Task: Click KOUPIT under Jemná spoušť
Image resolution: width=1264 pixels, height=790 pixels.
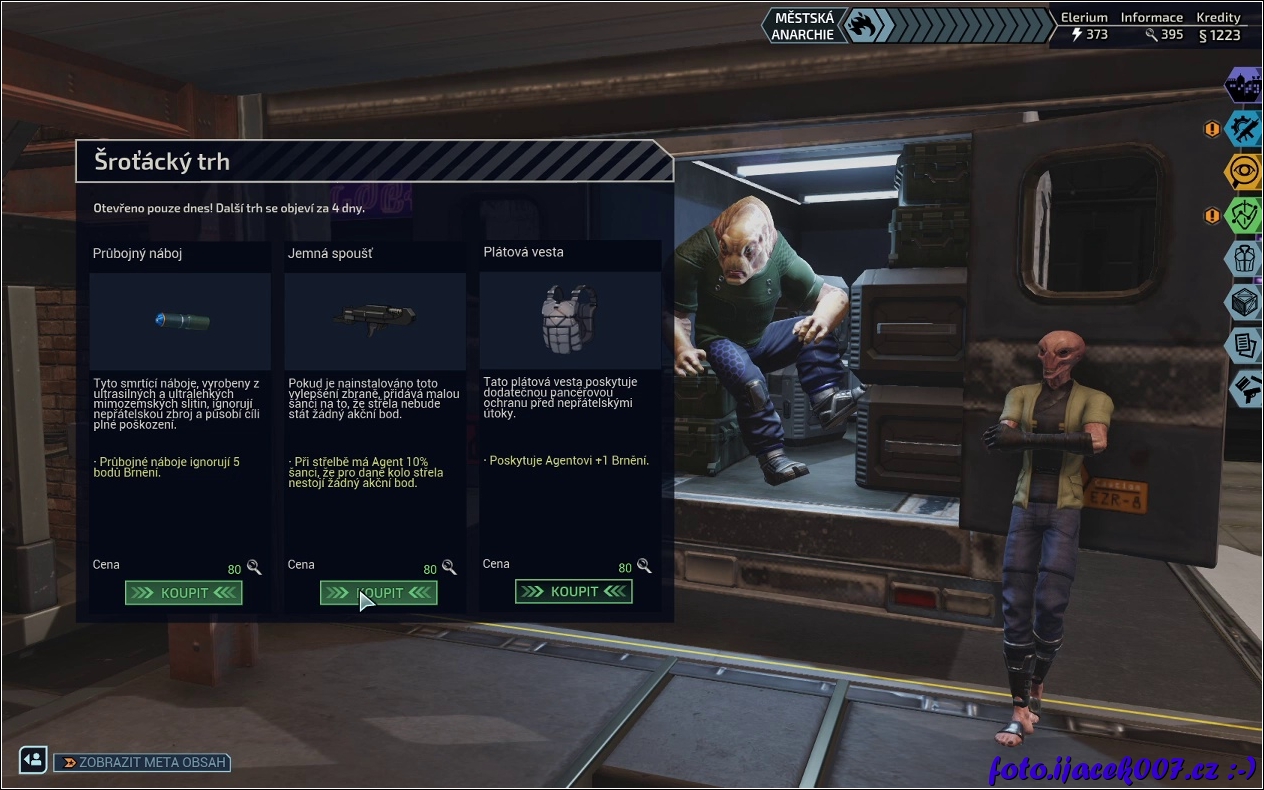Action: pyautogui.click(x=379, y=593)
